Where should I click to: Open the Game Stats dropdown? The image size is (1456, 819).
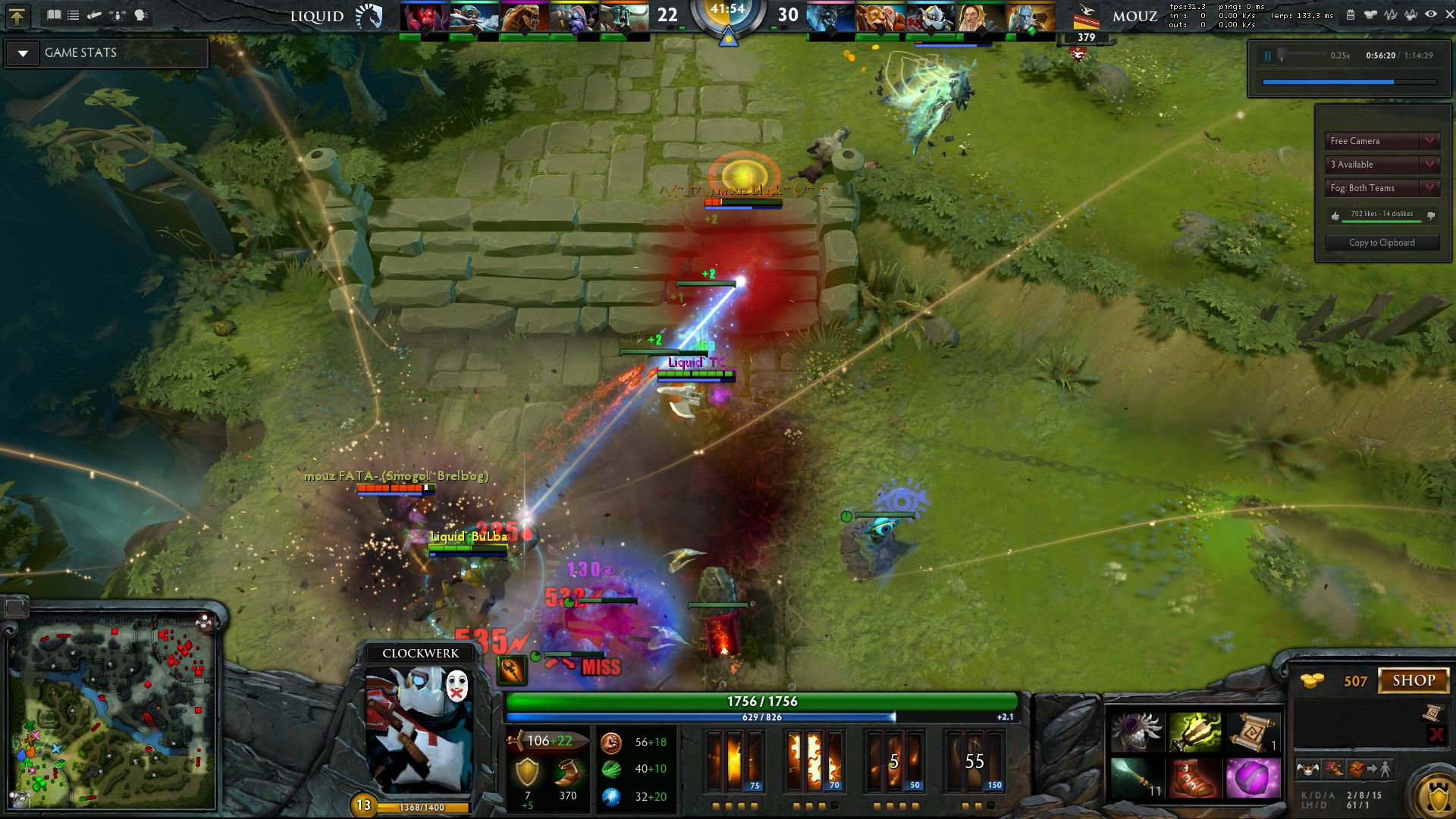(24, 53)
